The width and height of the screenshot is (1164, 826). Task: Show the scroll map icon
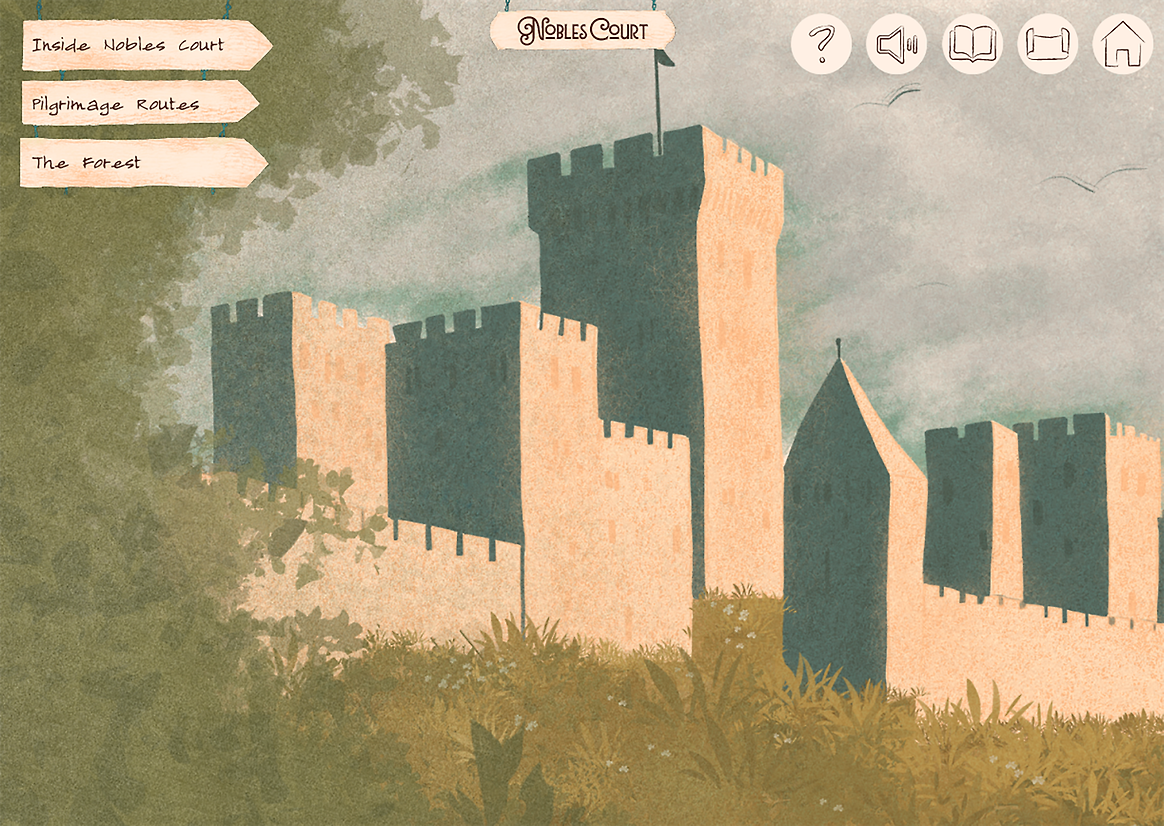[1047, 44]
